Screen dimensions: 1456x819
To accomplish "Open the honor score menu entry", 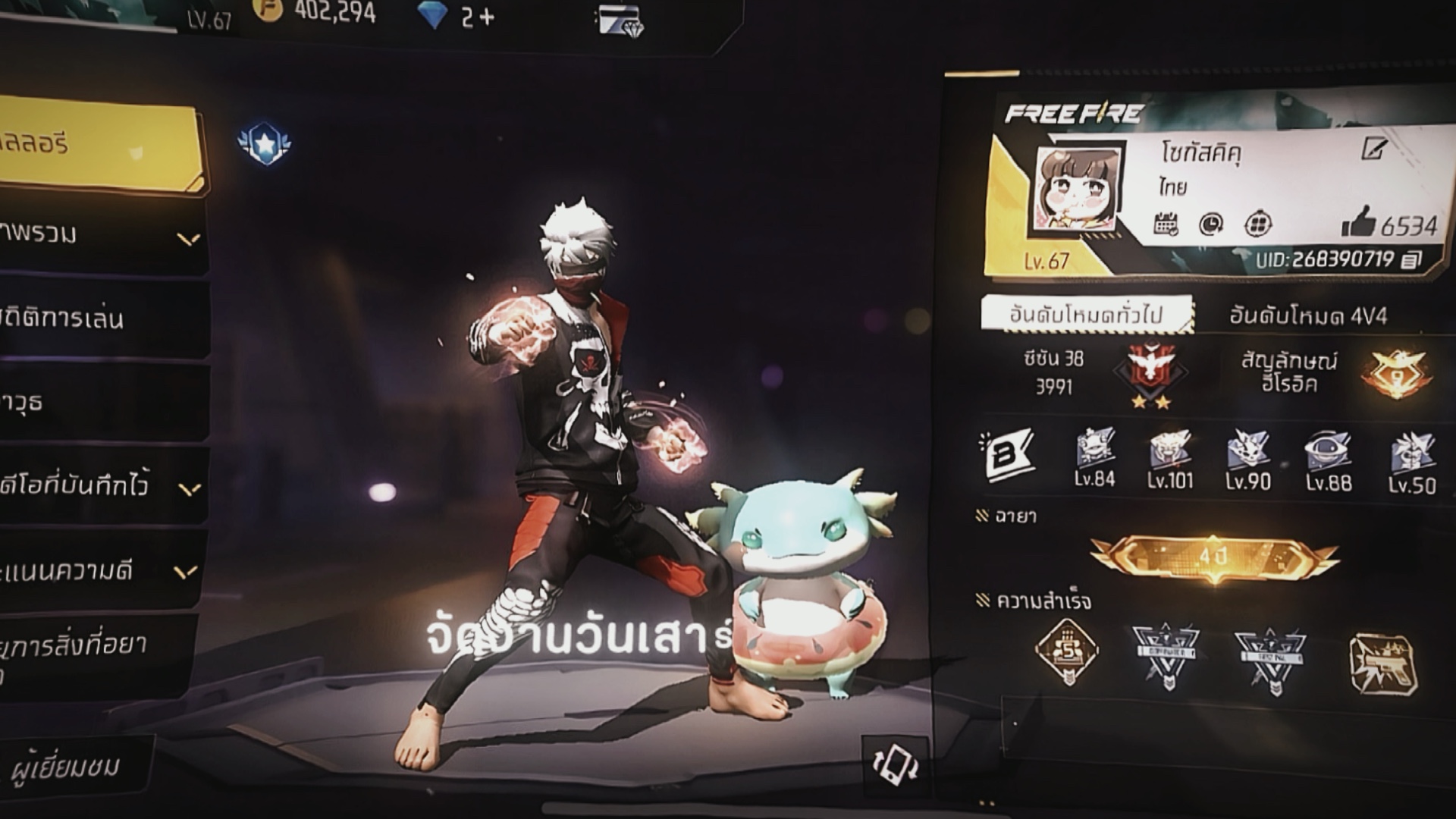I will (99, 570).
